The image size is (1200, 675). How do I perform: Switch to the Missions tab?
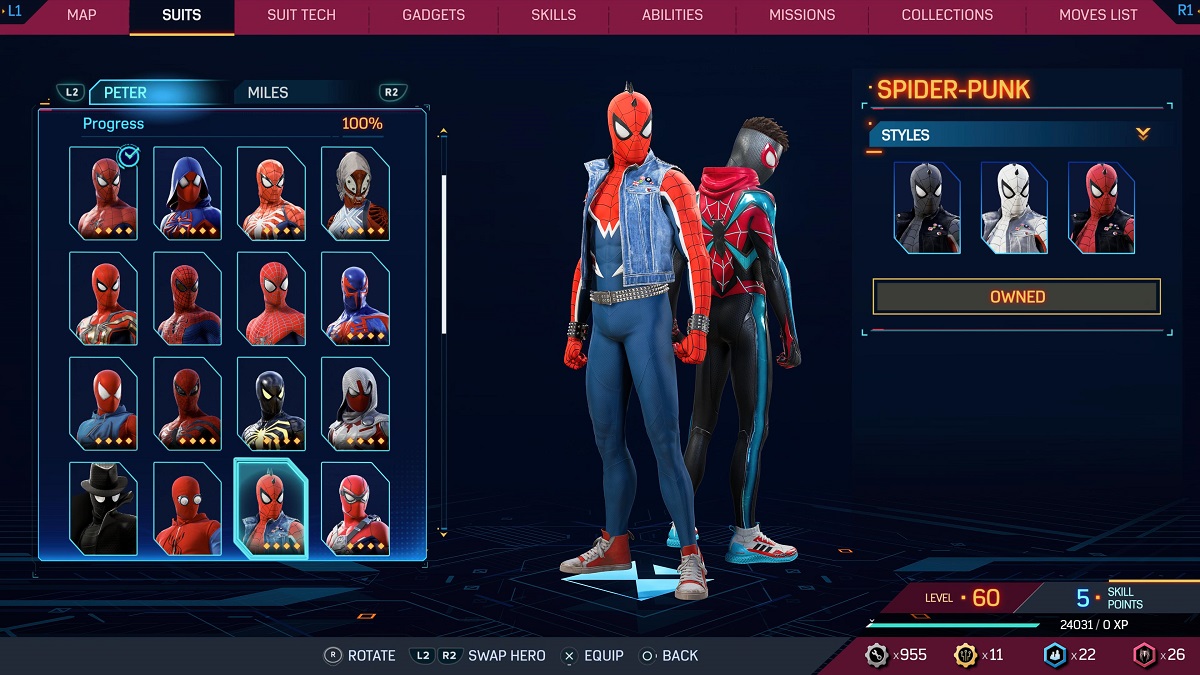802,15
